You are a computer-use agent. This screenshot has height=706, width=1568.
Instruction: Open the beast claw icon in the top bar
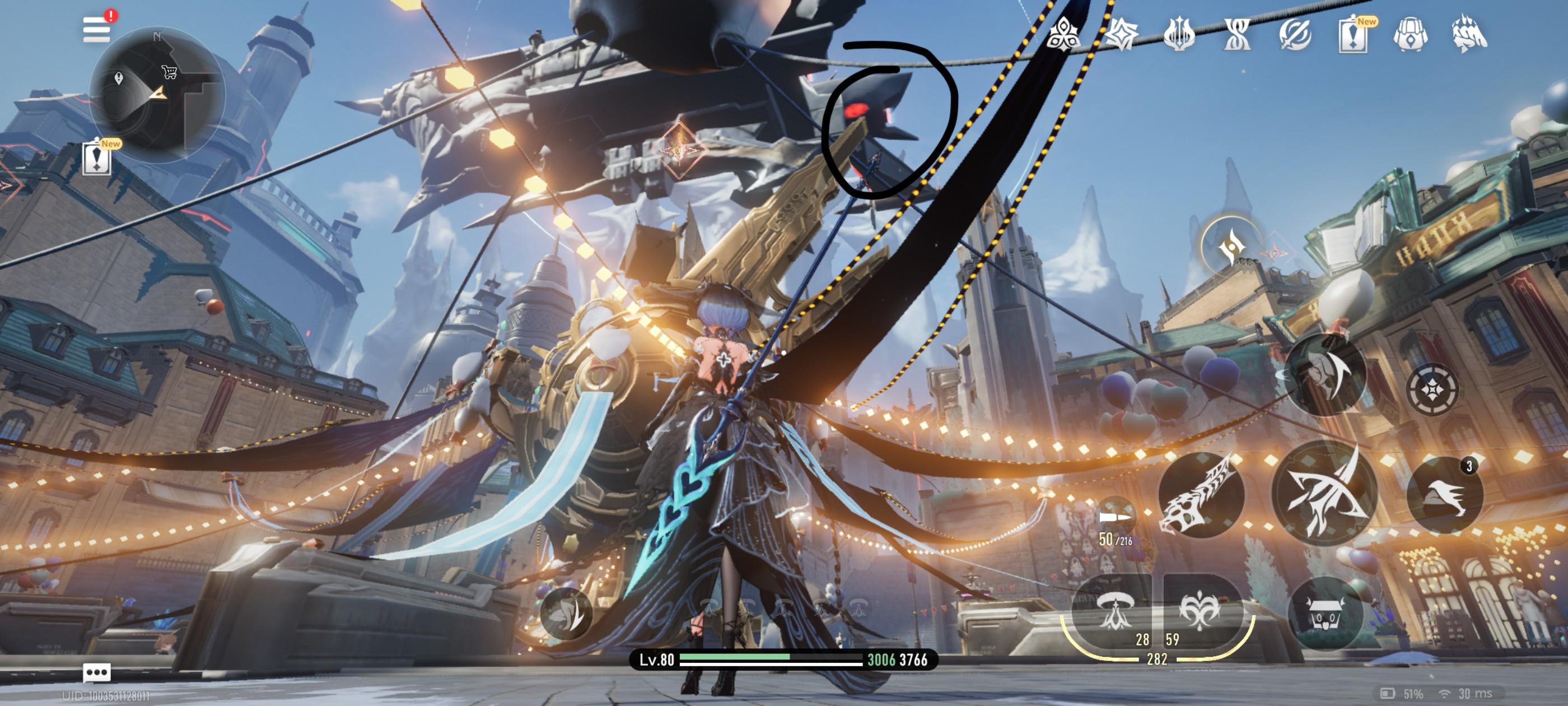(x=1469, y=34)
